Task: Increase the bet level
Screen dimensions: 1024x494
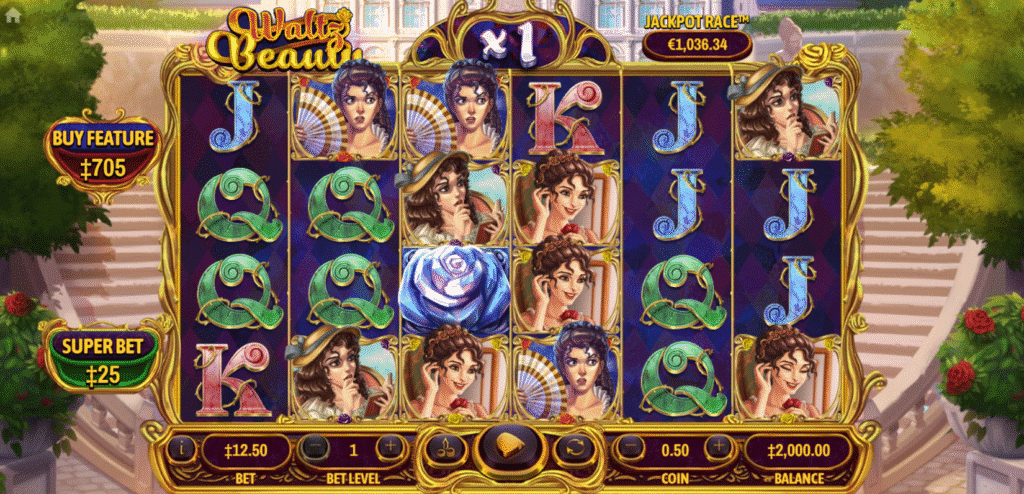Action: pos(390,449)
